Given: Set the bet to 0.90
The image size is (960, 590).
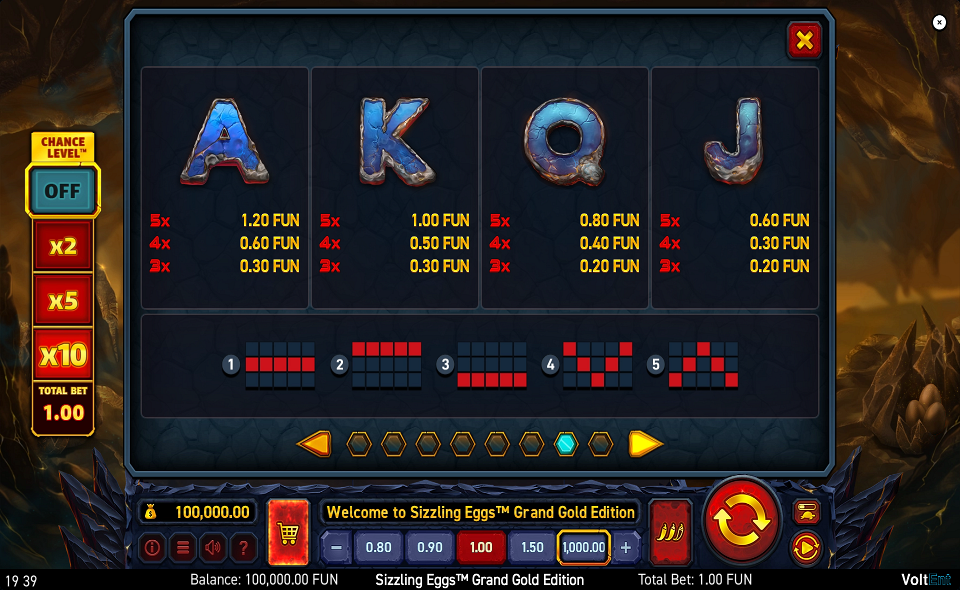Looking at the screenshot, I should [430, 547].
